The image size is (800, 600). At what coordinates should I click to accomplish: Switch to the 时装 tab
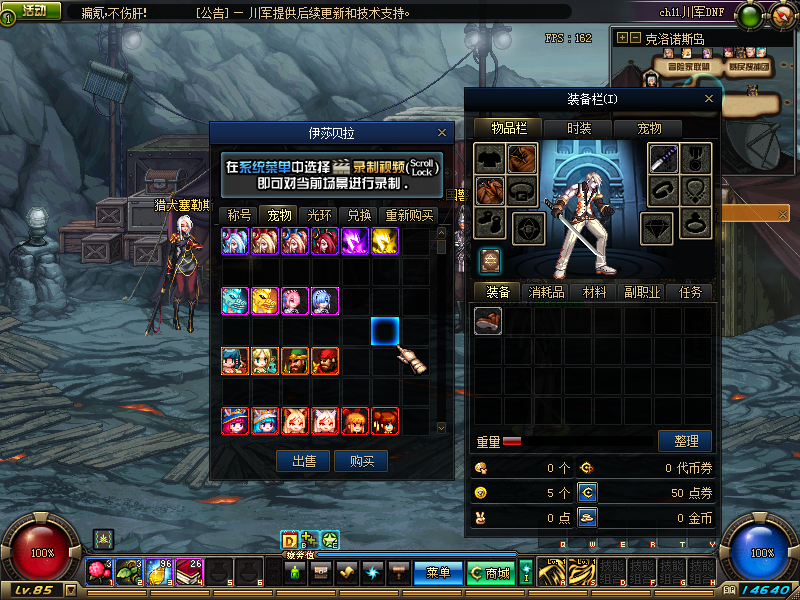click(579, 128)
